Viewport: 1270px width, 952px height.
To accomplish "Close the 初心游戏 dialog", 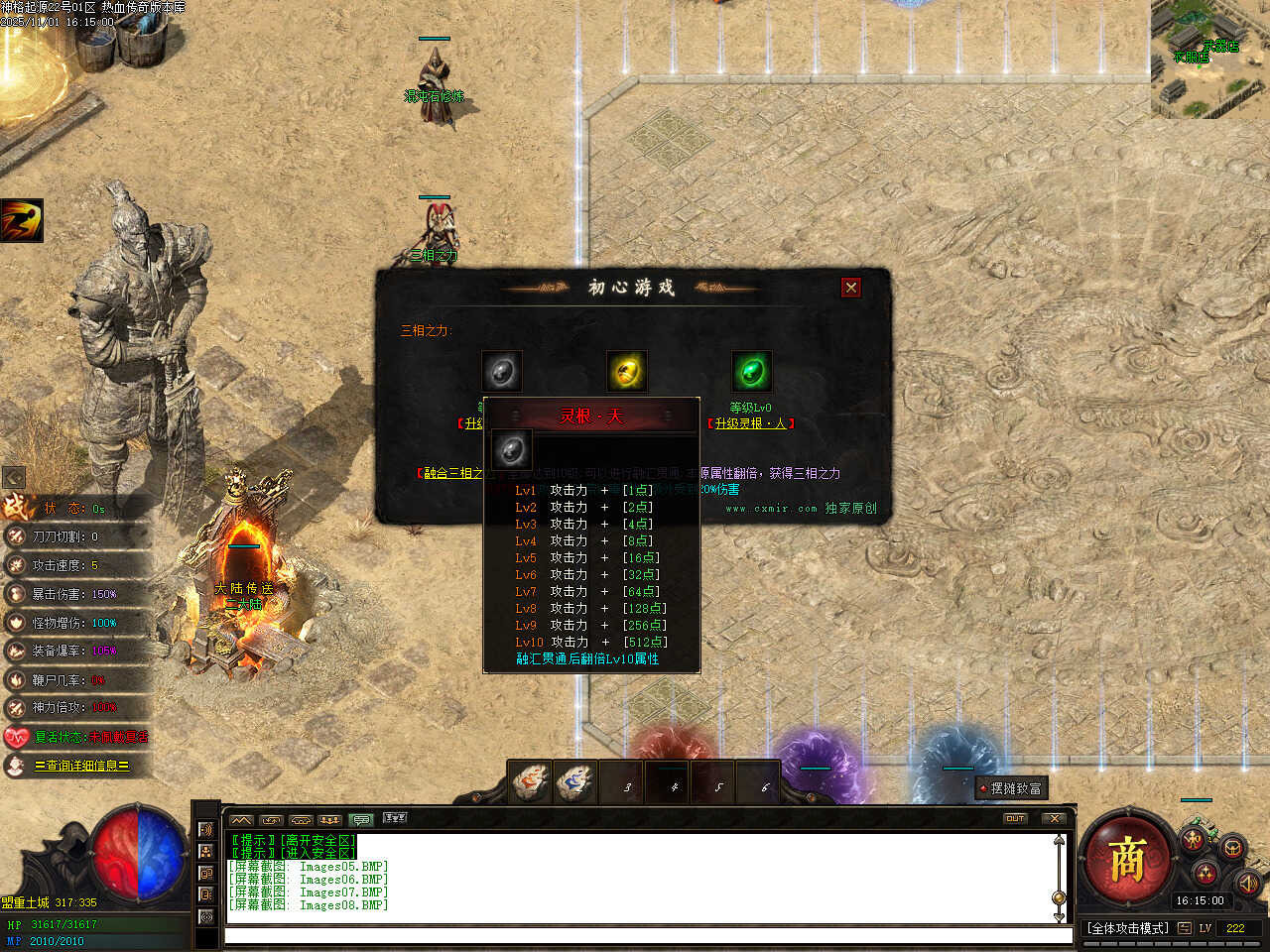I will (850, 288).
